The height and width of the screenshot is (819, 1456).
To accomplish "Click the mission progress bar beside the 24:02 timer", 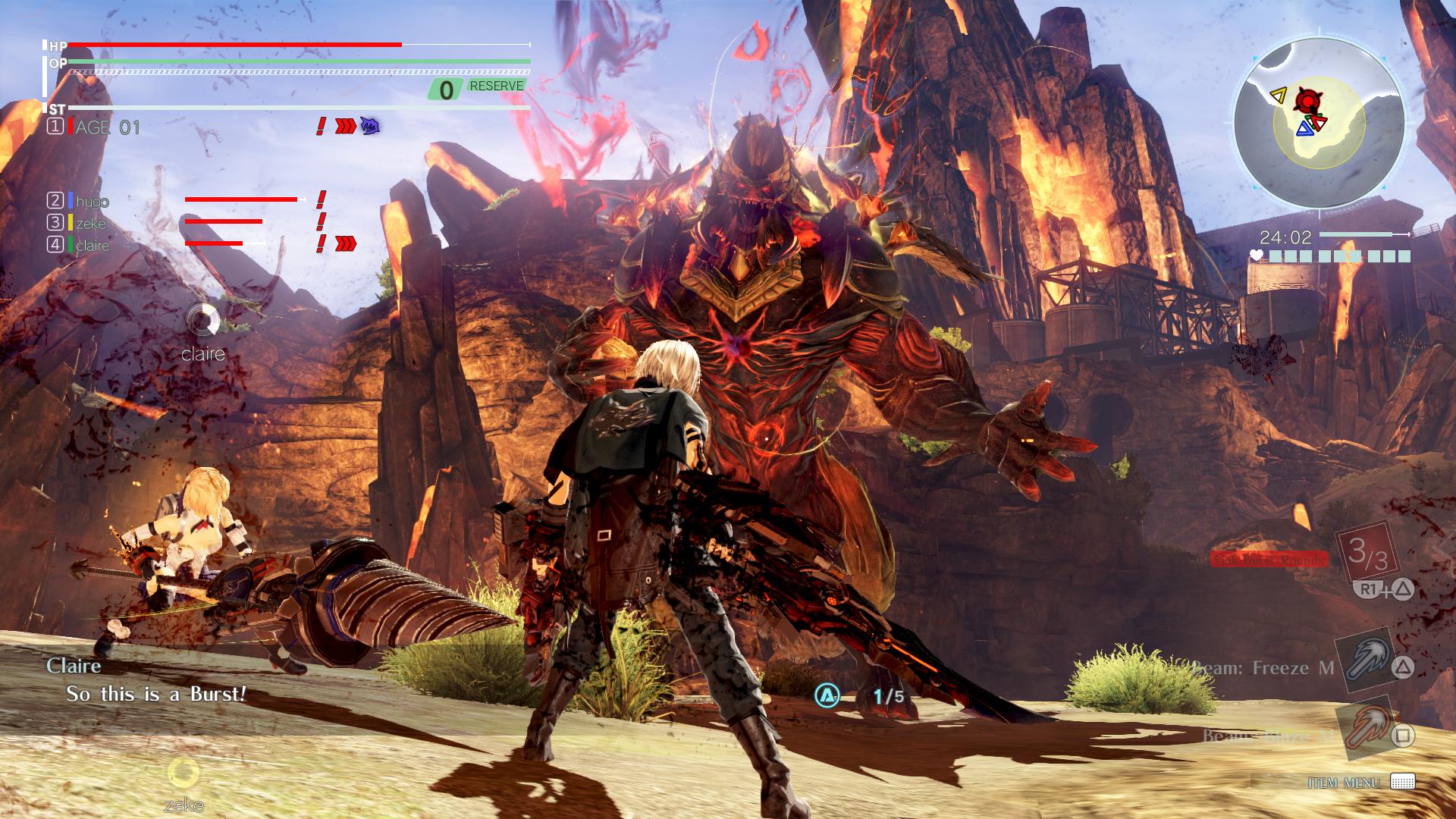I will (1363, 235).
